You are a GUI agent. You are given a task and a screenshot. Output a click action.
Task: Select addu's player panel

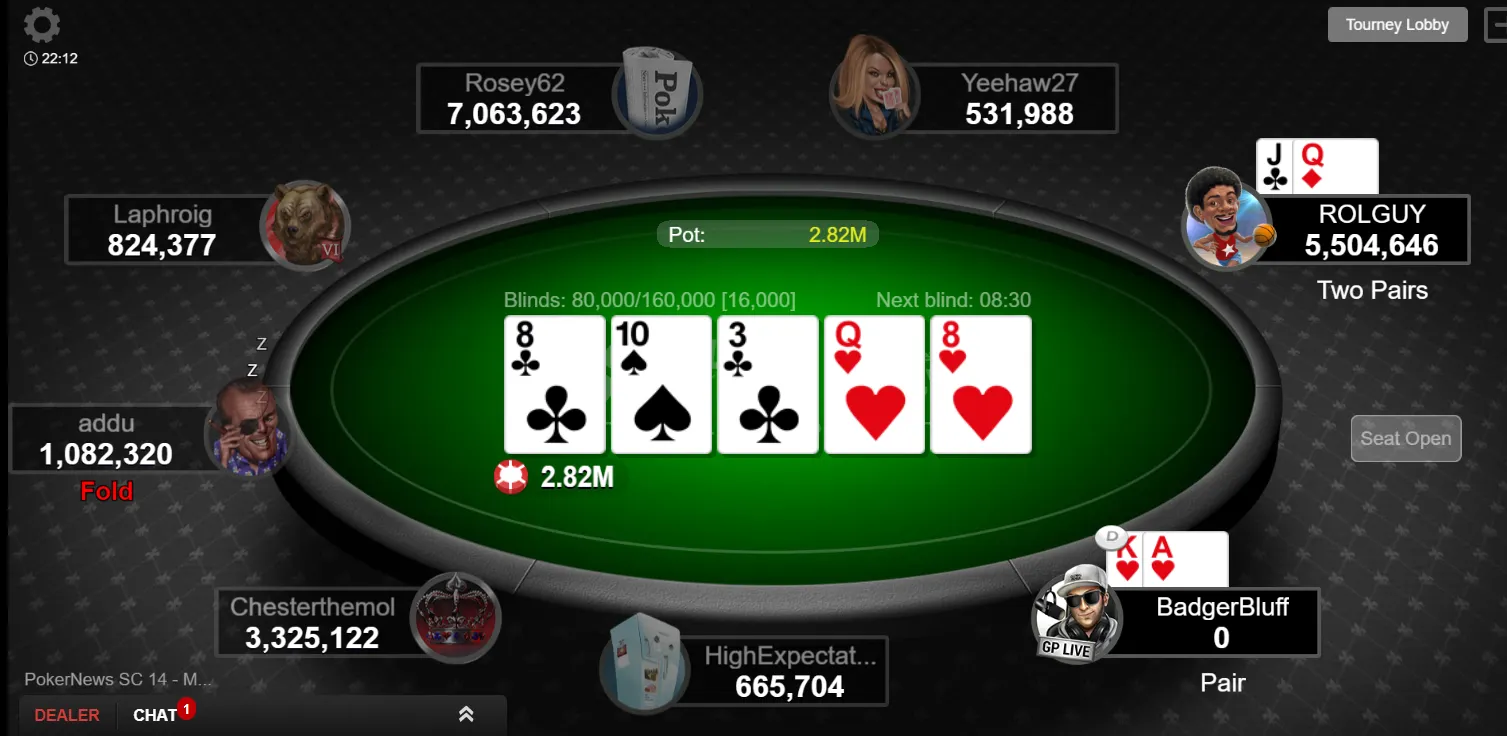pos(107,439)
